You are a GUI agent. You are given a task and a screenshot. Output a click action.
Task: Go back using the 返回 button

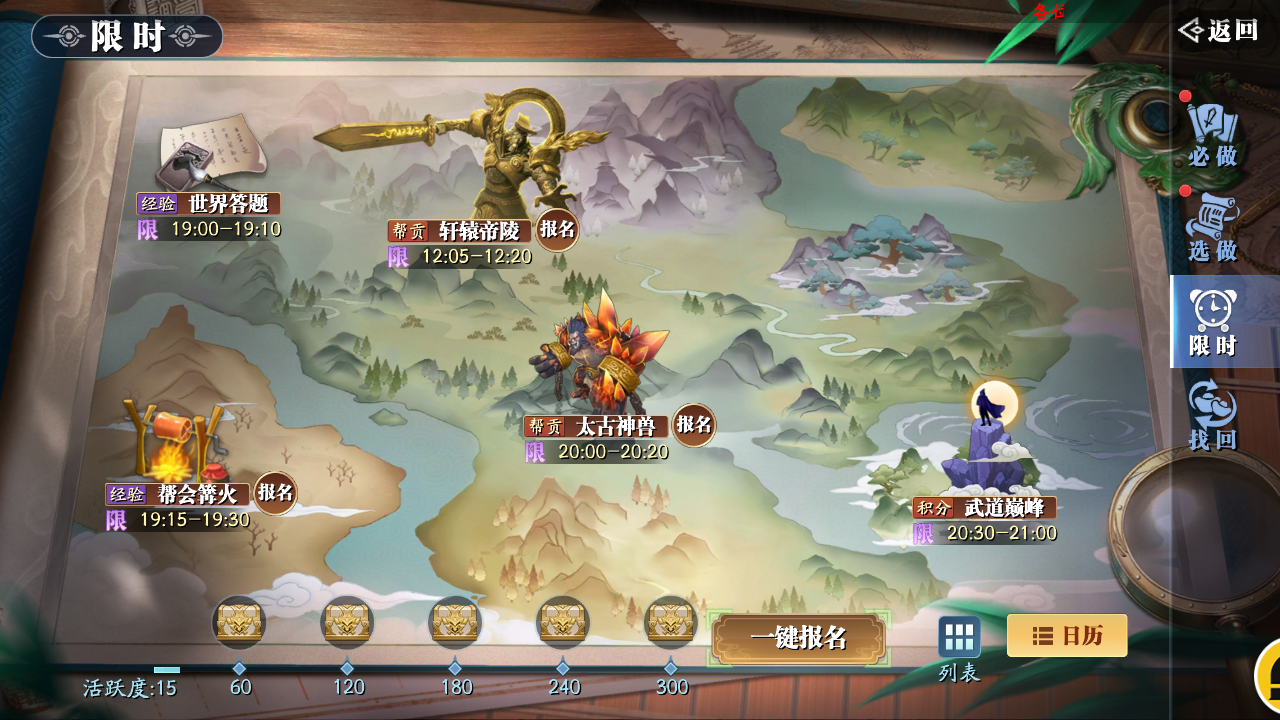pyautogui.click(x=1218, y=31)
